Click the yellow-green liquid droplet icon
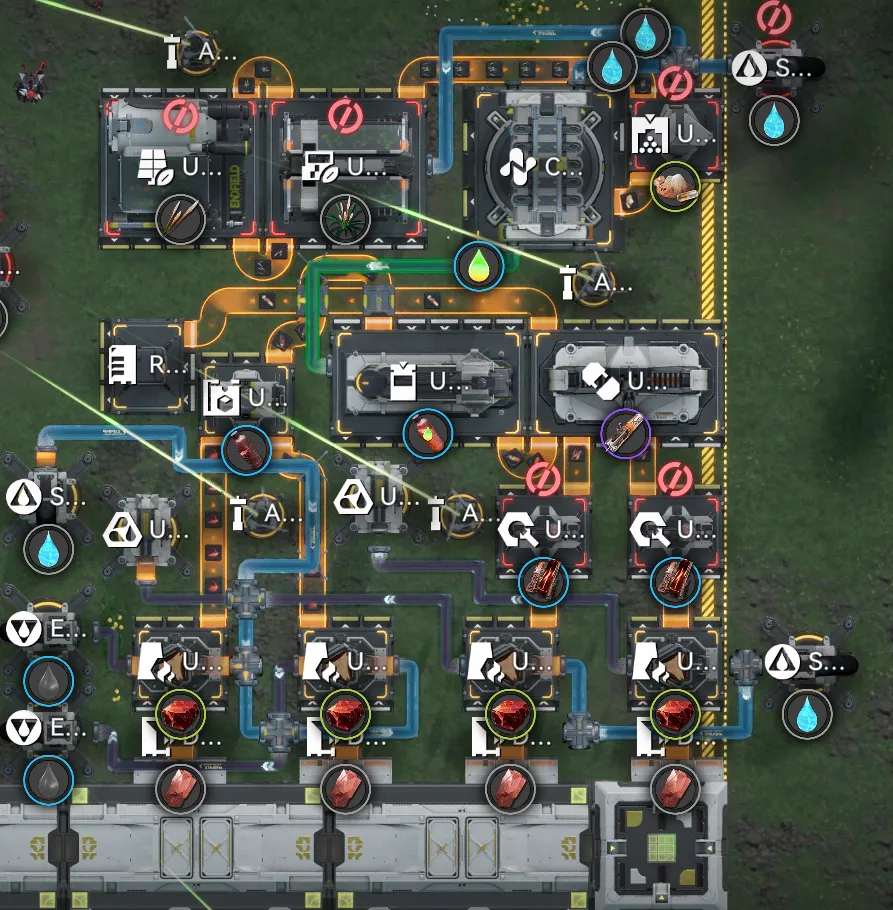This screenshot has width=893, height=910. coord(478,266)
